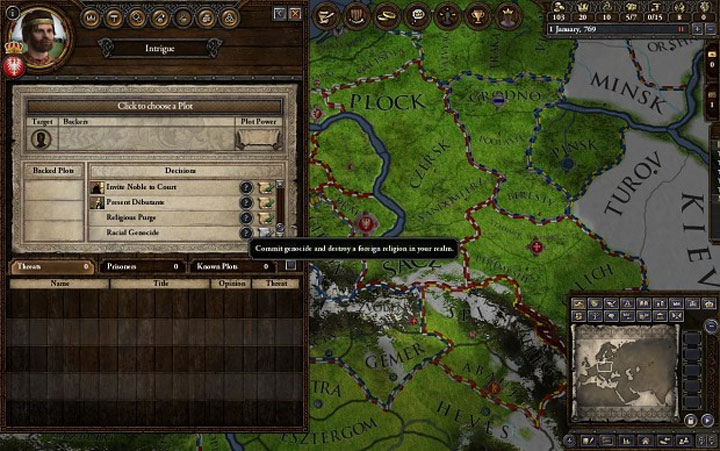Close the Intrigue panel
Image resolution: width=720 pixels, height=451 pixels.
coord(295,14)
